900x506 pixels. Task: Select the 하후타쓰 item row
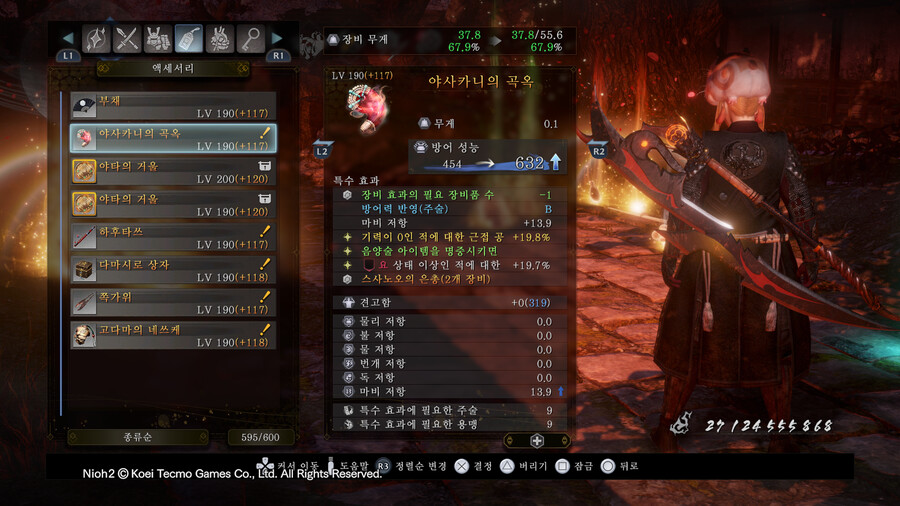click(x=172, y=237)
